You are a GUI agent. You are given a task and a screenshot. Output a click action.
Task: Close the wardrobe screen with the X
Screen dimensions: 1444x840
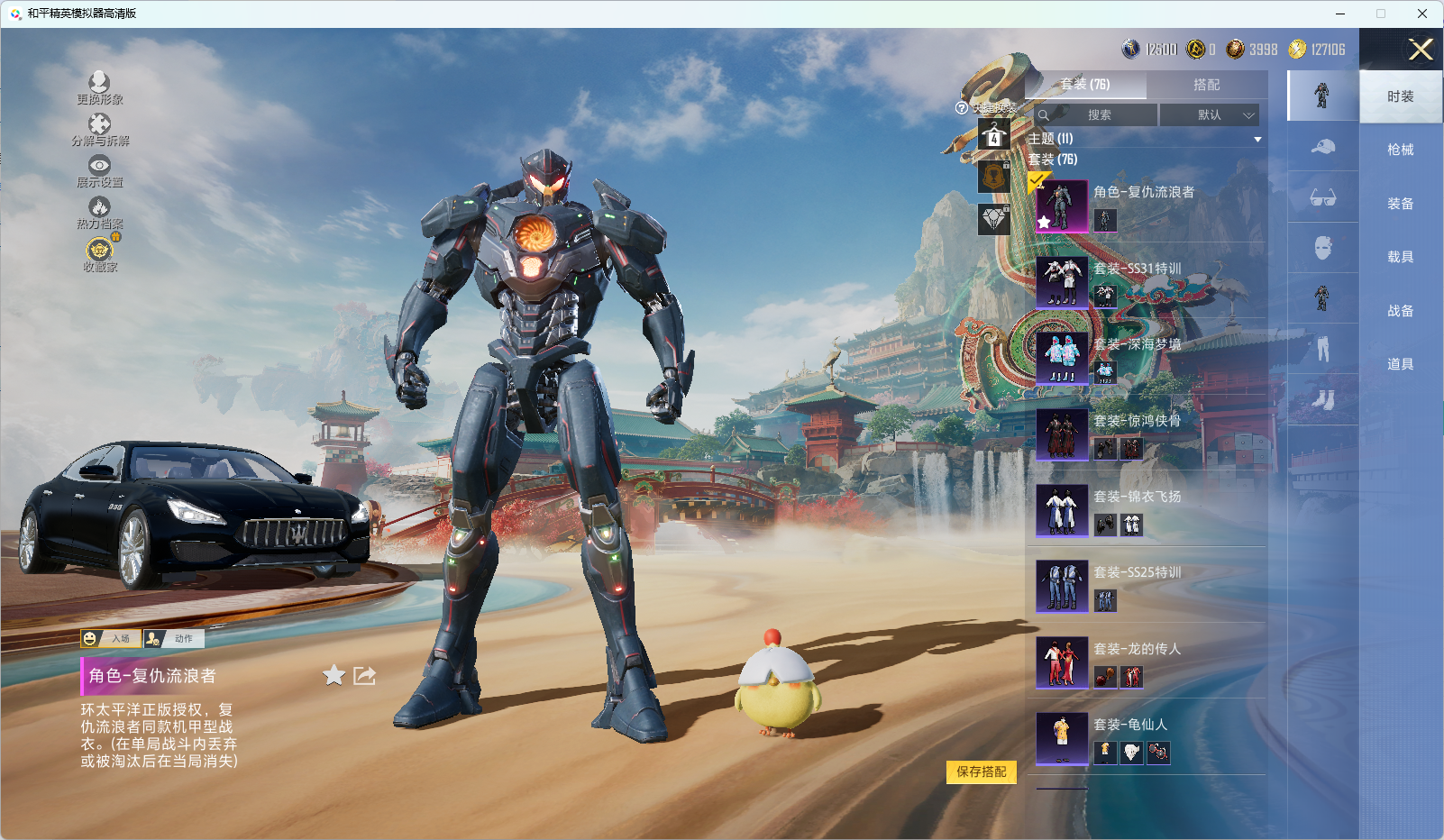click(x=1421, y=50)
